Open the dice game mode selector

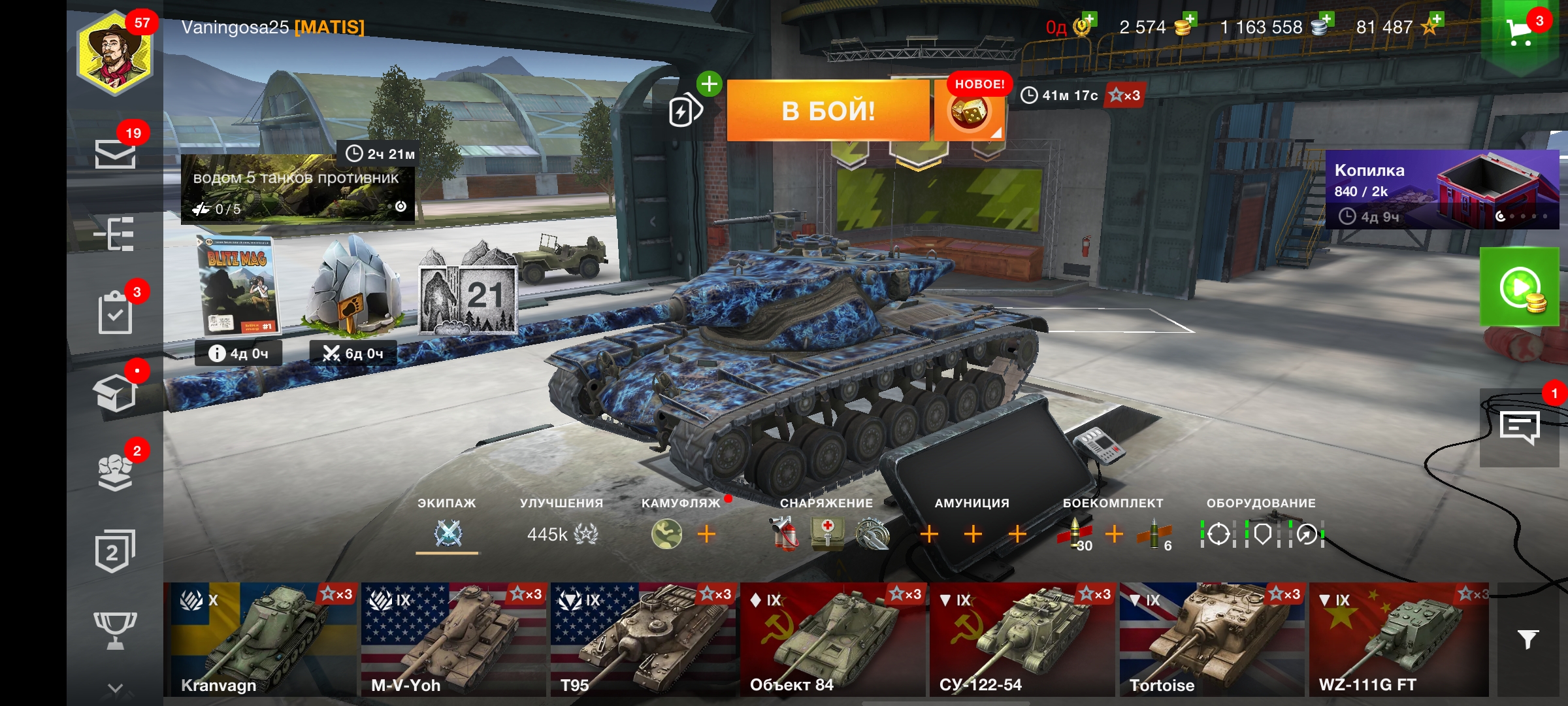click(x=969, y=114)
